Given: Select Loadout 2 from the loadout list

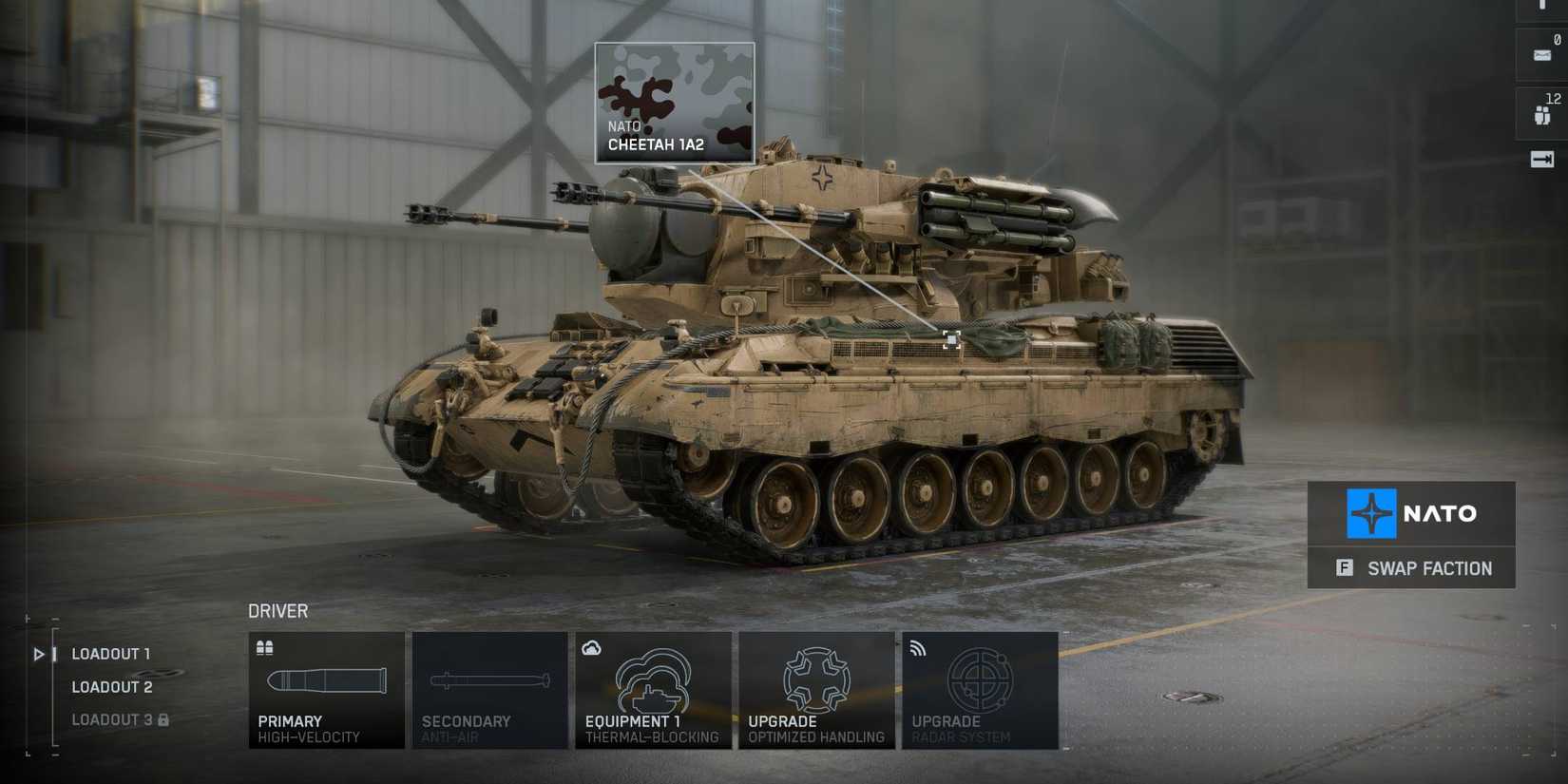Looking at the screenshot, I should pos(111,686).
